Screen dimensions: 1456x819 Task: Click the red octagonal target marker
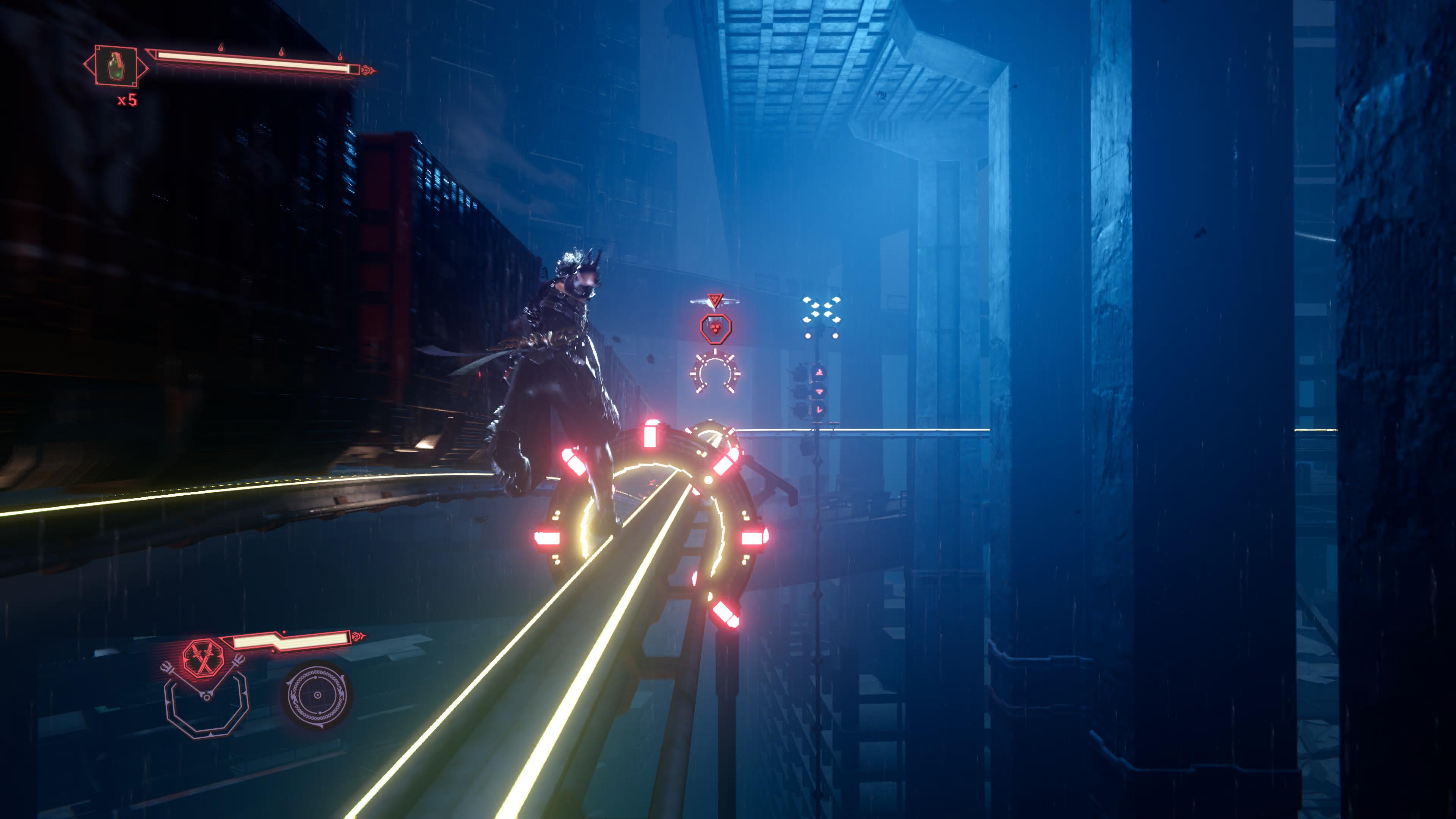(x=715, y=328)
